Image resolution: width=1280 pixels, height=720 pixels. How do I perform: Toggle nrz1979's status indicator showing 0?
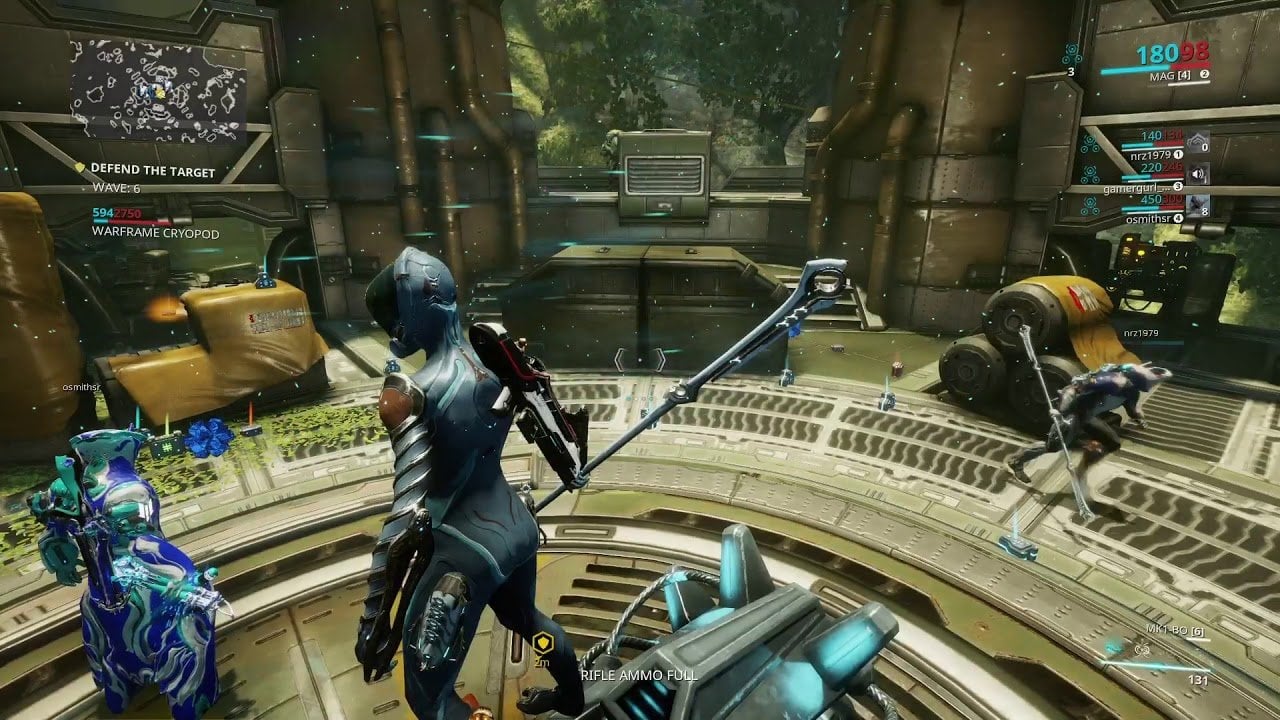(x=1204, y=148)
